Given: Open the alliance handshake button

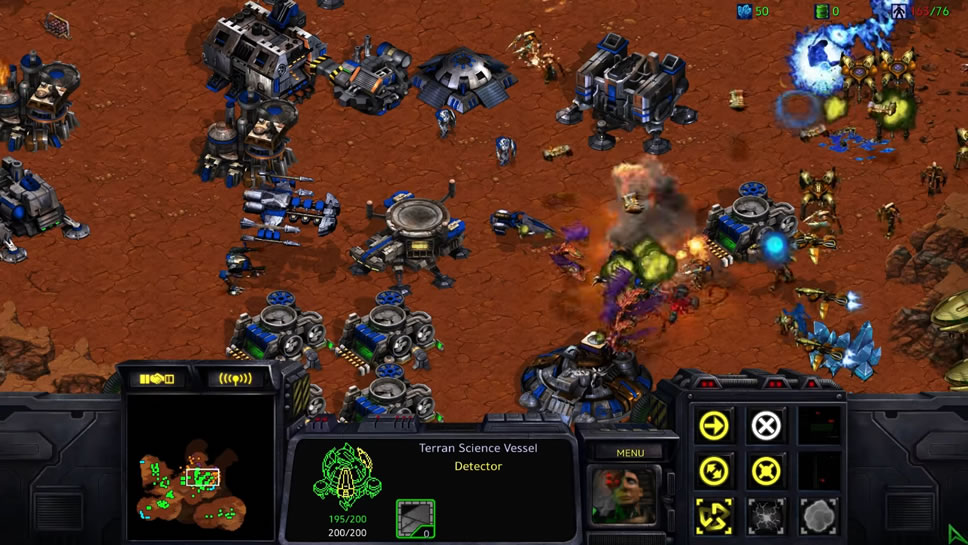Looking at the screenshot, I should 157,379.
